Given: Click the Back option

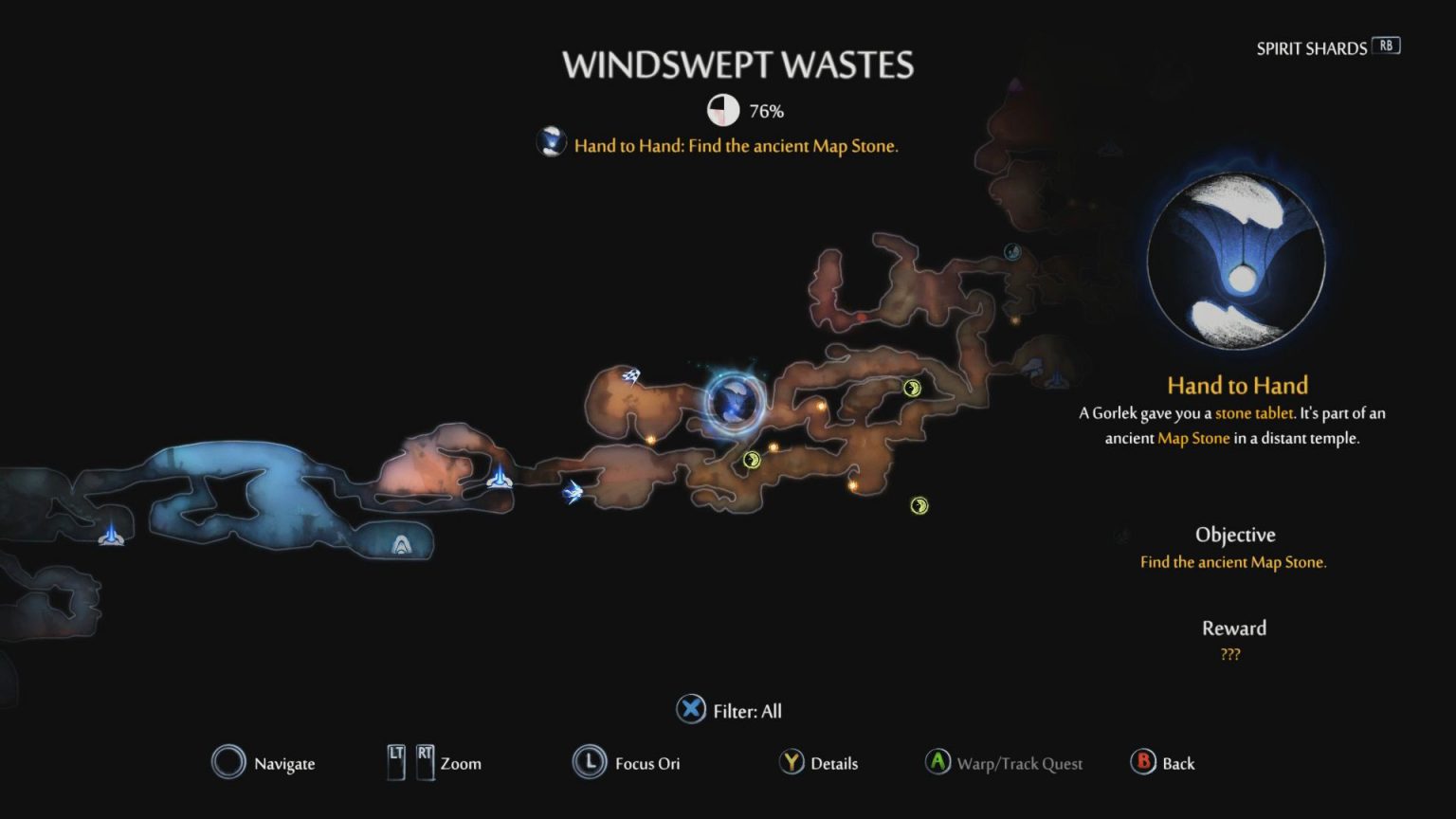Looking at the screenshot, I should [x=1164, y=763].
